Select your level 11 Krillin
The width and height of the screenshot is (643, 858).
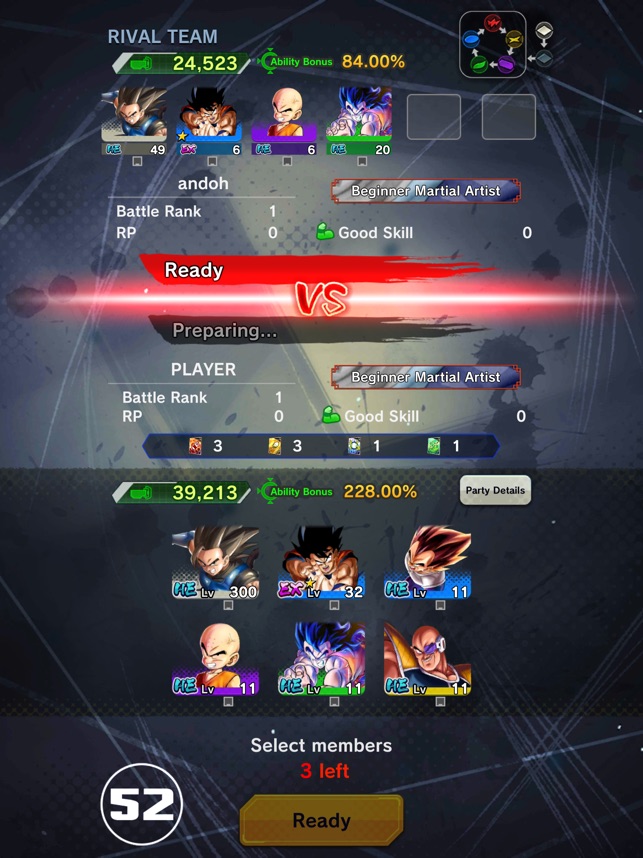point(216,658)
